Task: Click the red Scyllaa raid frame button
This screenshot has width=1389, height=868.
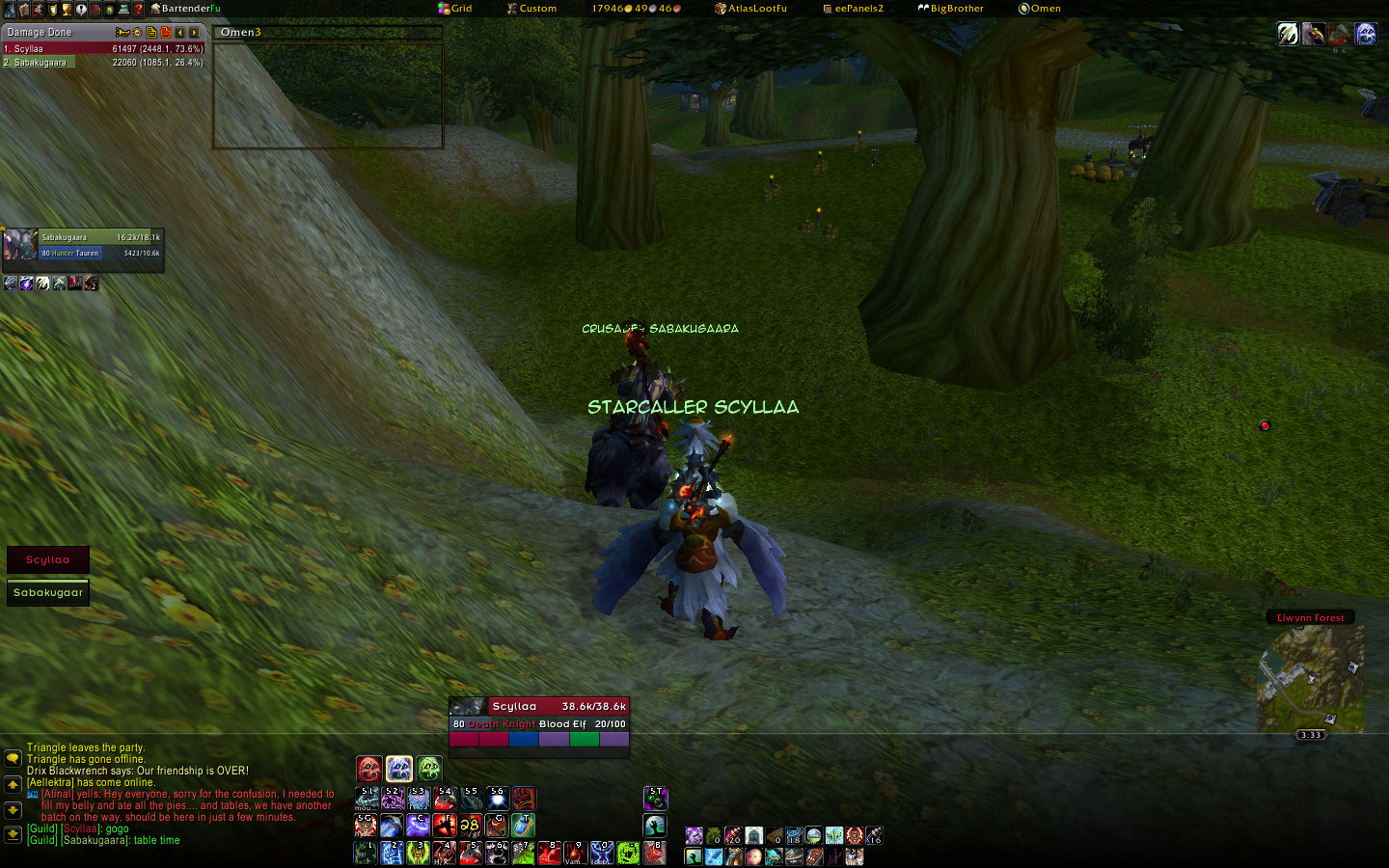Action: point(48,559)
